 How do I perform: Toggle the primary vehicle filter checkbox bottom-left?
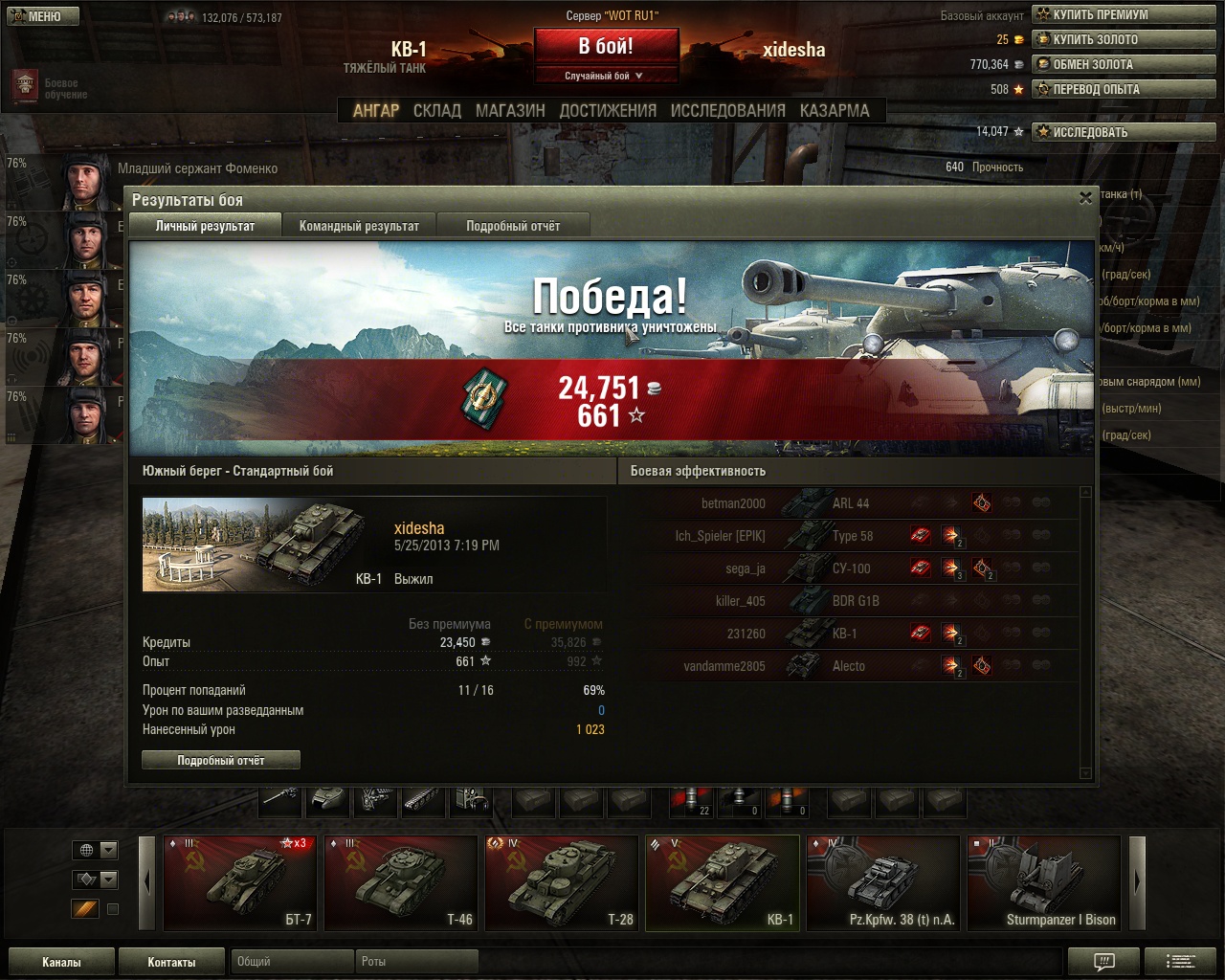click(113, 909)
